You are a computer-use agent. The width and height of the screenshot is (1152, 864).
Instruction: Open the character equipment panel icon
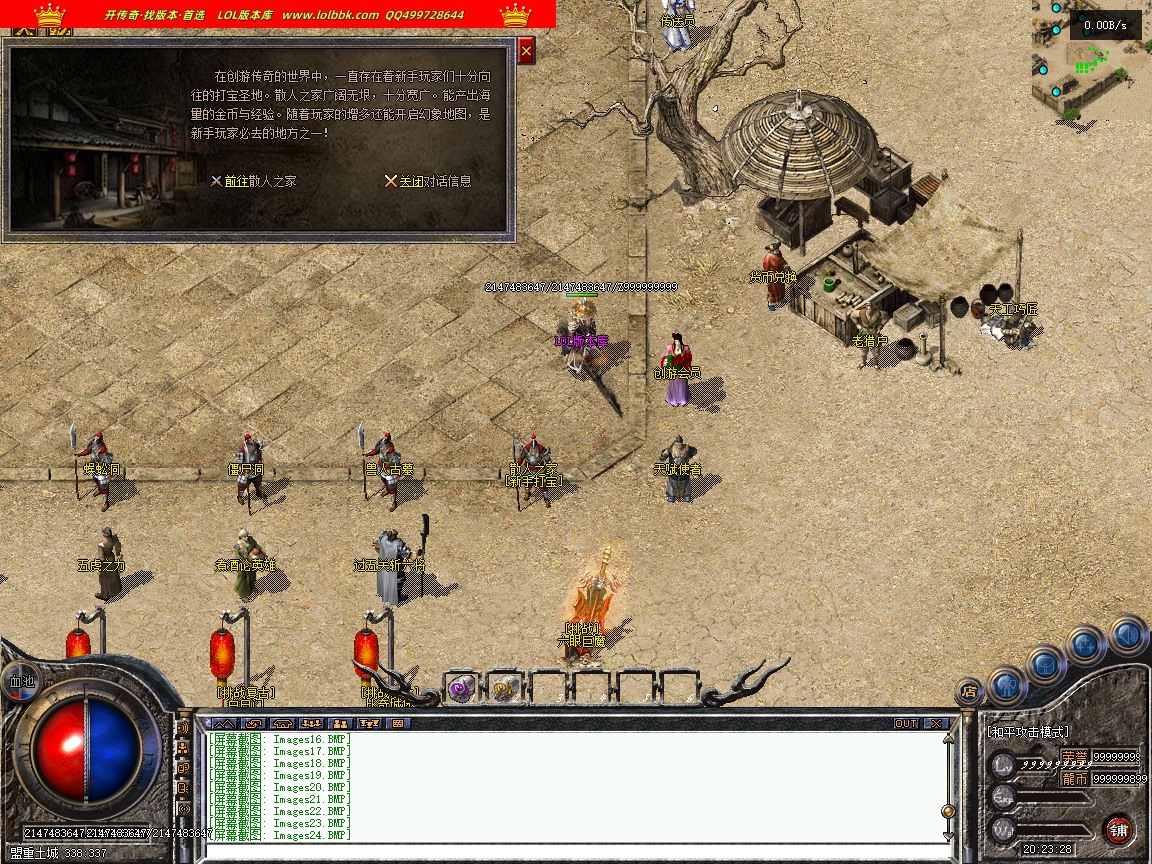pyautogui.click(x=1006, y=685)
